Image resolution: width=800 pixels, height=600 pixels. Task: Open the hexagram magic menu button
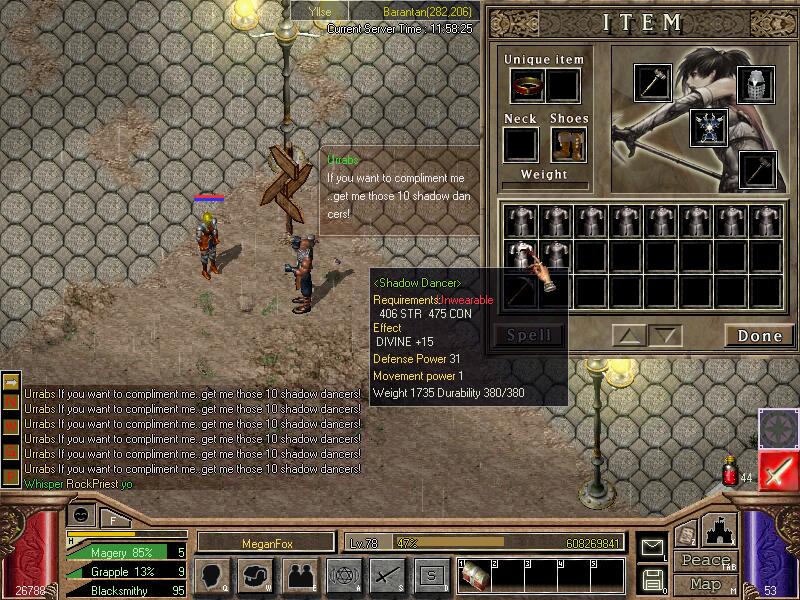(343, 575)
